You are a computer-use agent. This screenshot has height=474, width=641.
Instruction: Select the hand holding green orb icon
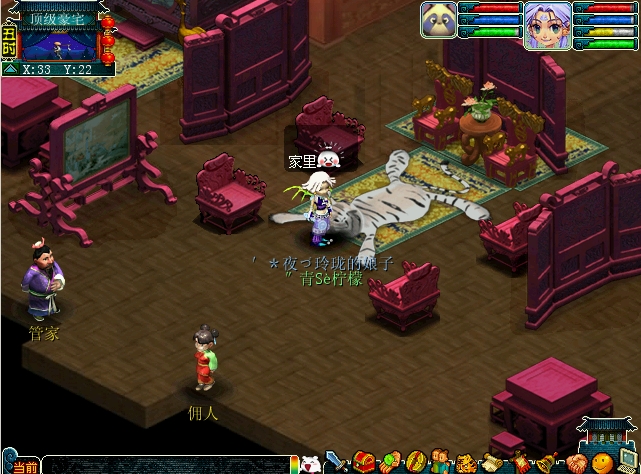click(x=389, y=464)
